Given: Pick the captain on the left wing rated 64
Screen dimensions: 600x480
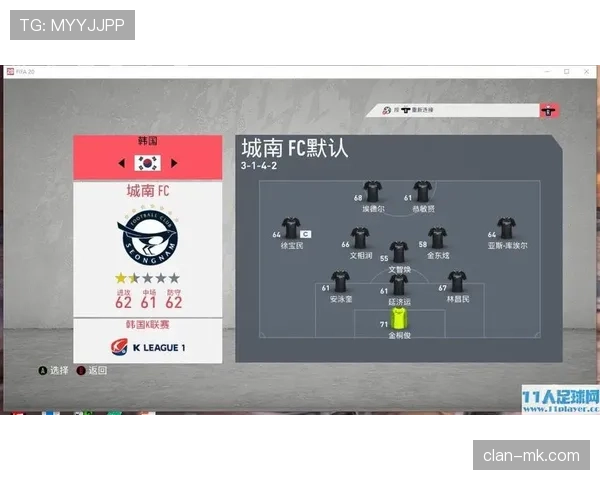Looking at the screenshot, I should tap(292, 228).
